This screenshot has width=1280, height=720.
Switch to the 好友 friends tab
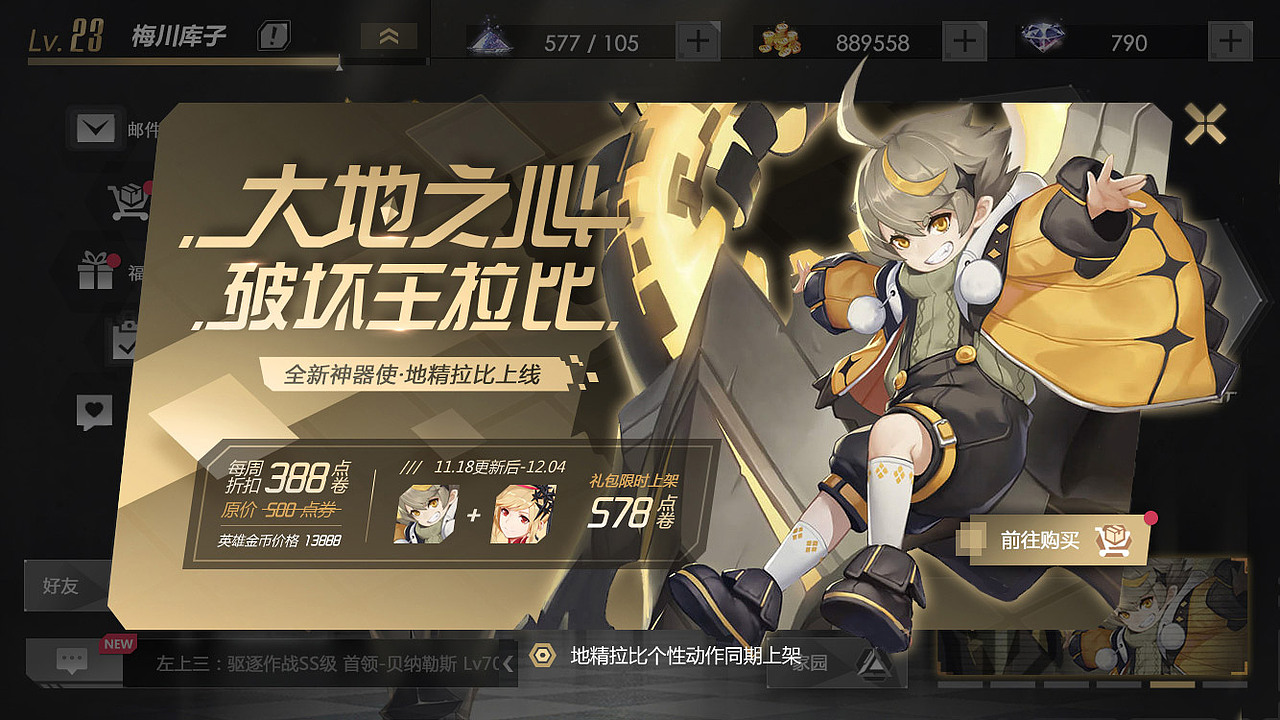tap(60, 588)
